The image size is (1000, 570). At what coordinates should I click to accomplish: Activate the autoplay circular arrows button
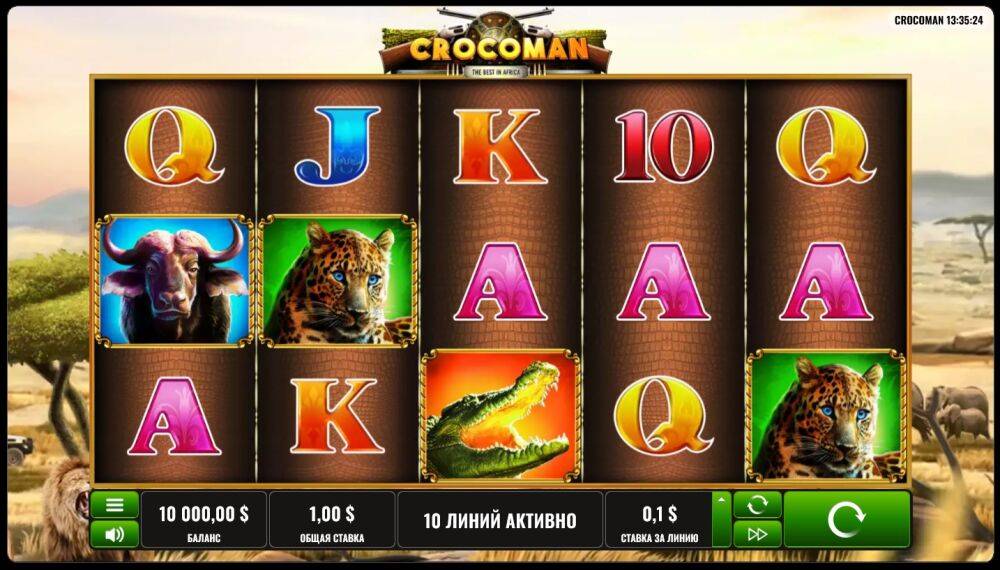tap(757, 504)
